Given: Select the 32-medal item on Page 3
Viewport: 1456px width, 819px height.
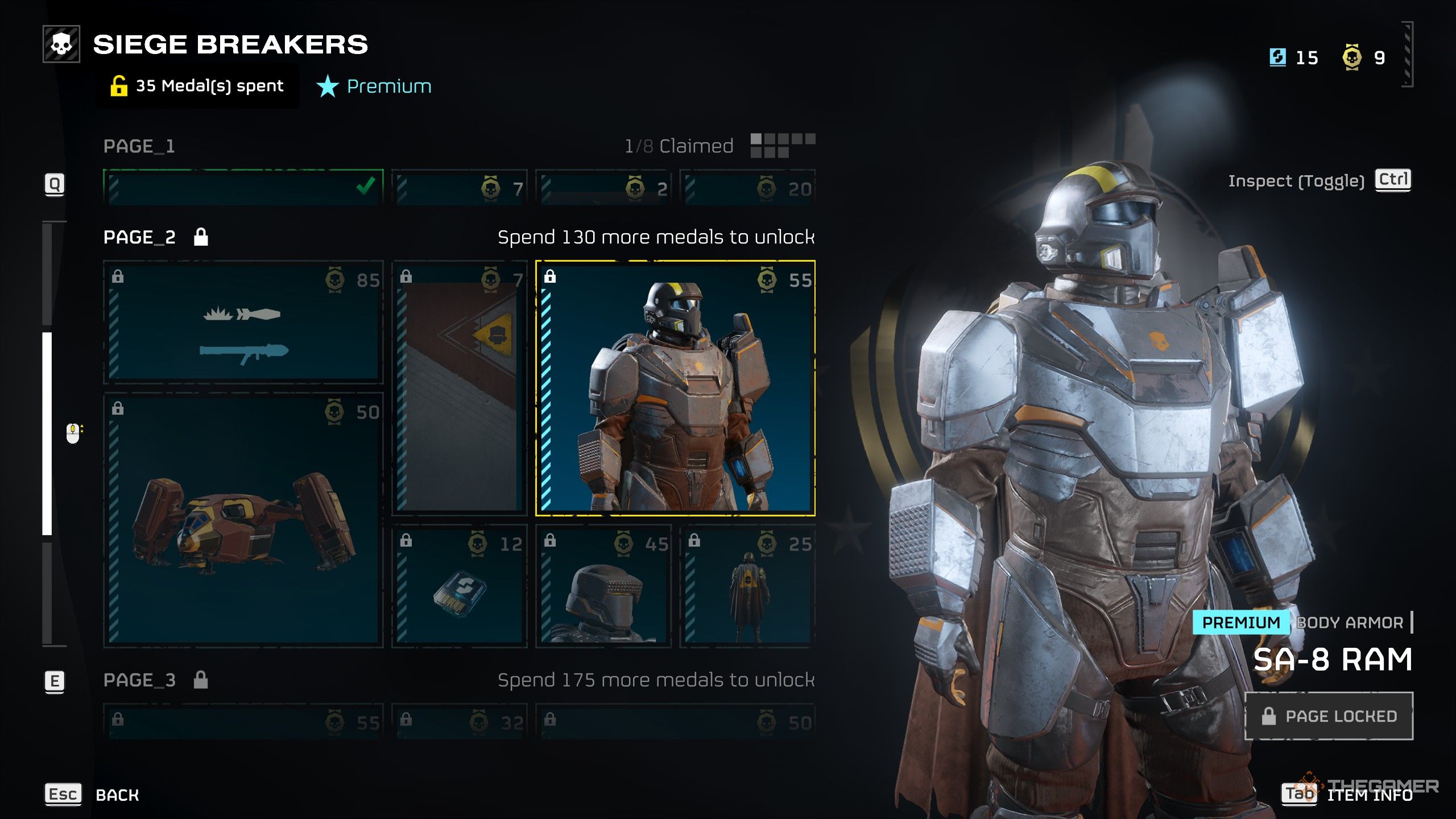Looking at the screenshot, I should coord(460,721).
